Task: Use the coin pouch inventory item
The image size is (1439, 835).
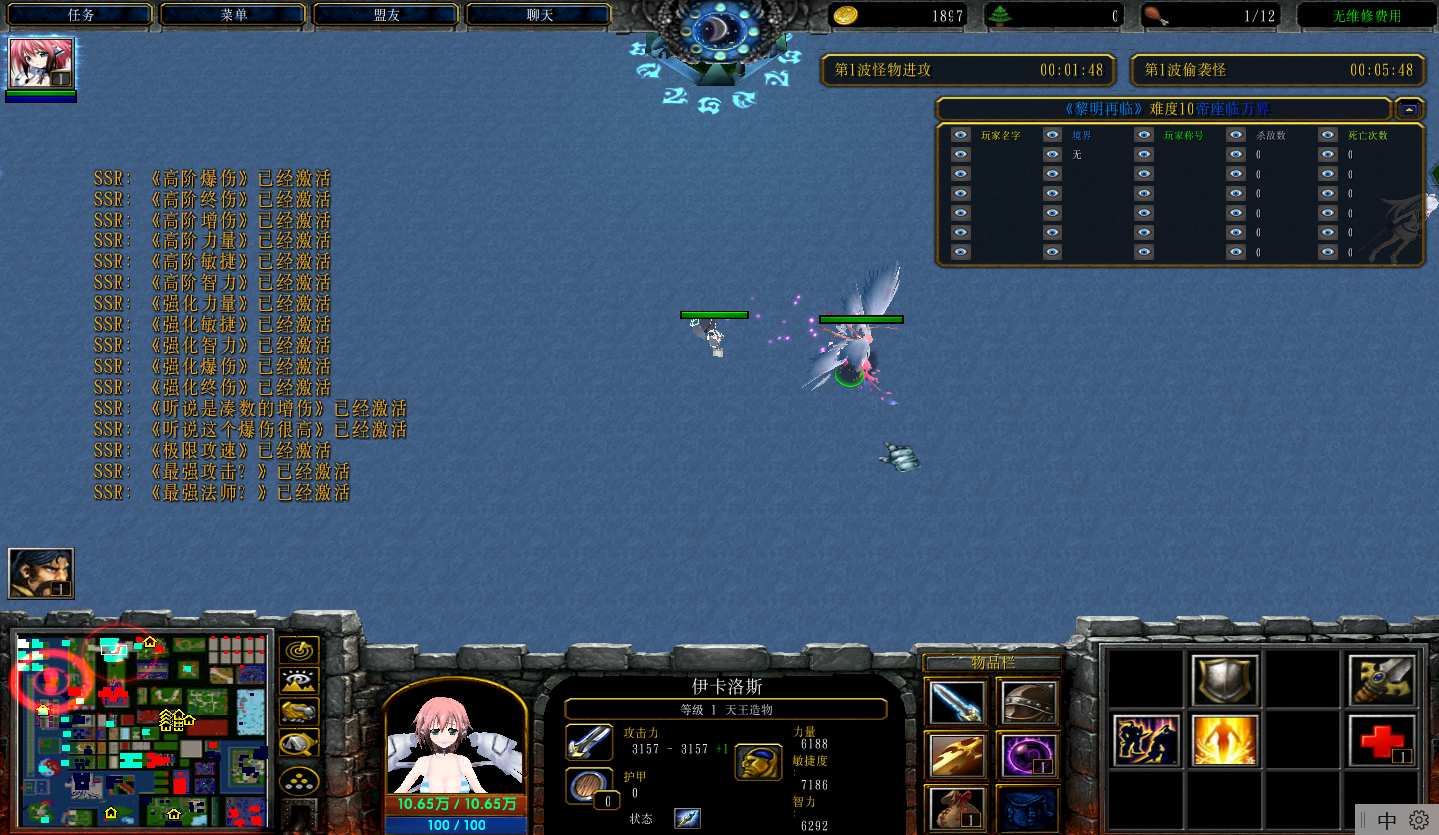Action: 955,808
